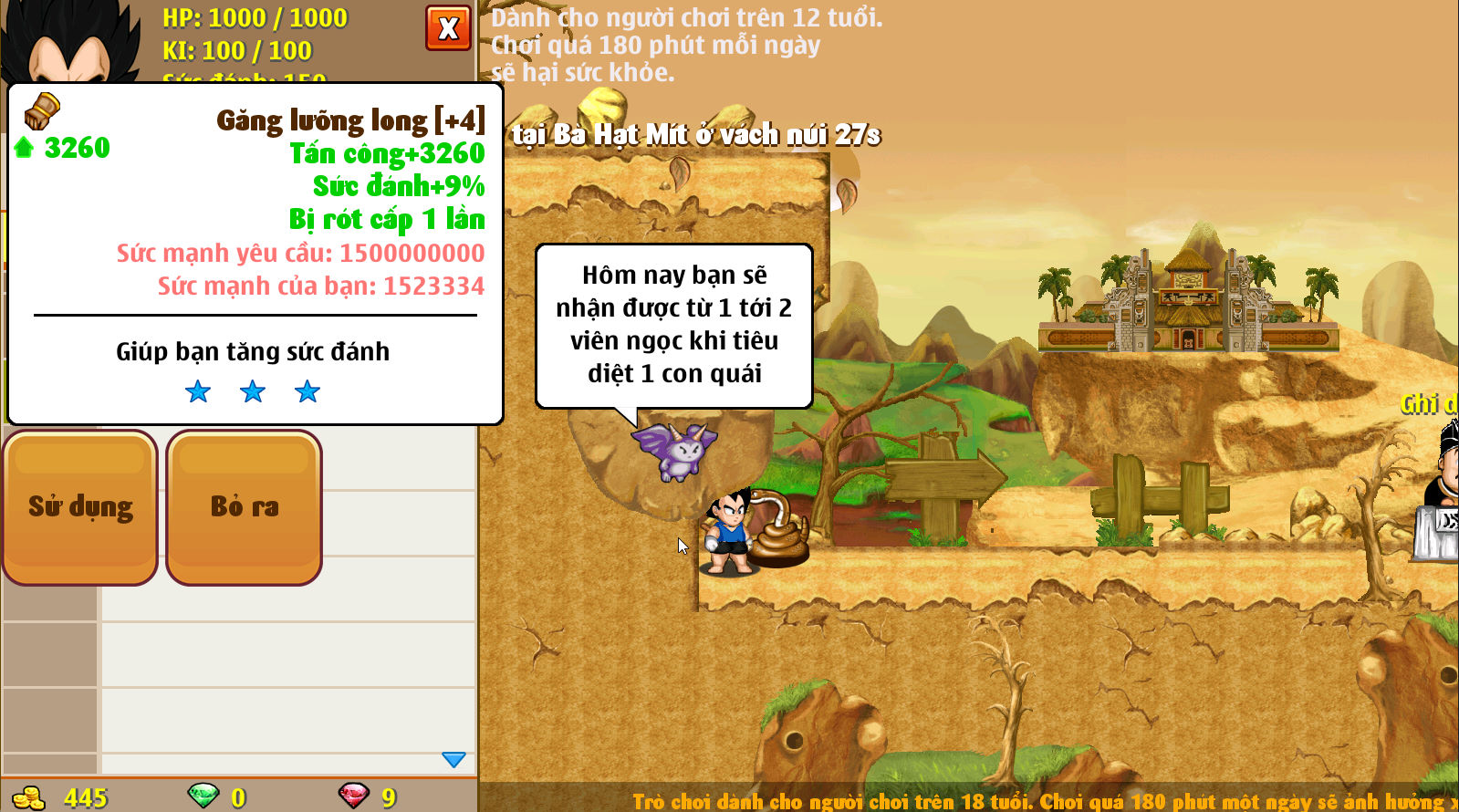This screenshot has width=1459, height=812.
Task: Click the HP 1000/1000 status bar
Action: coord(255,17)
